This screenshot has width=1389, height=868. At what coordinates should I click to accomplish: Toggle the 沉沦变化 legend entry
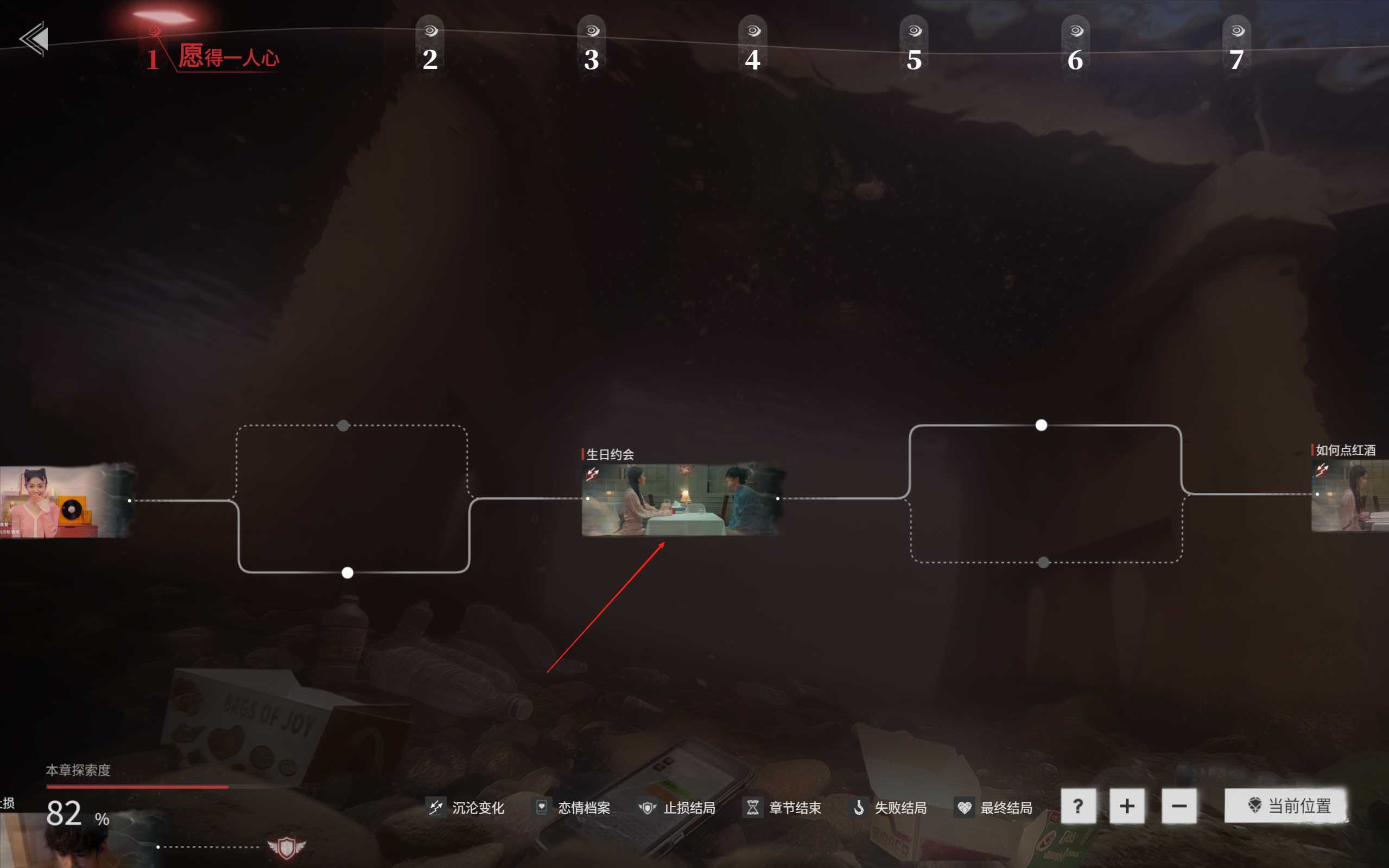466,808
